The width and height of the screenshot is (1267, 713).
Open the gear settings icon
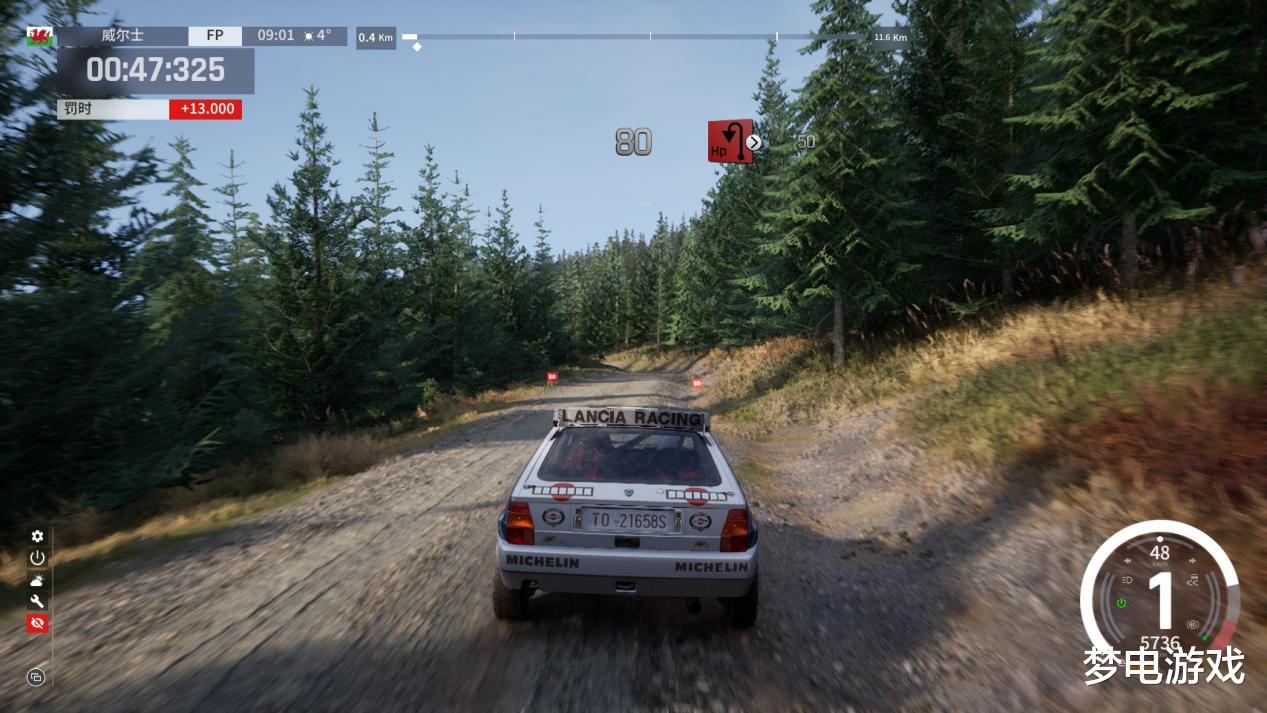tap(37, 537)
